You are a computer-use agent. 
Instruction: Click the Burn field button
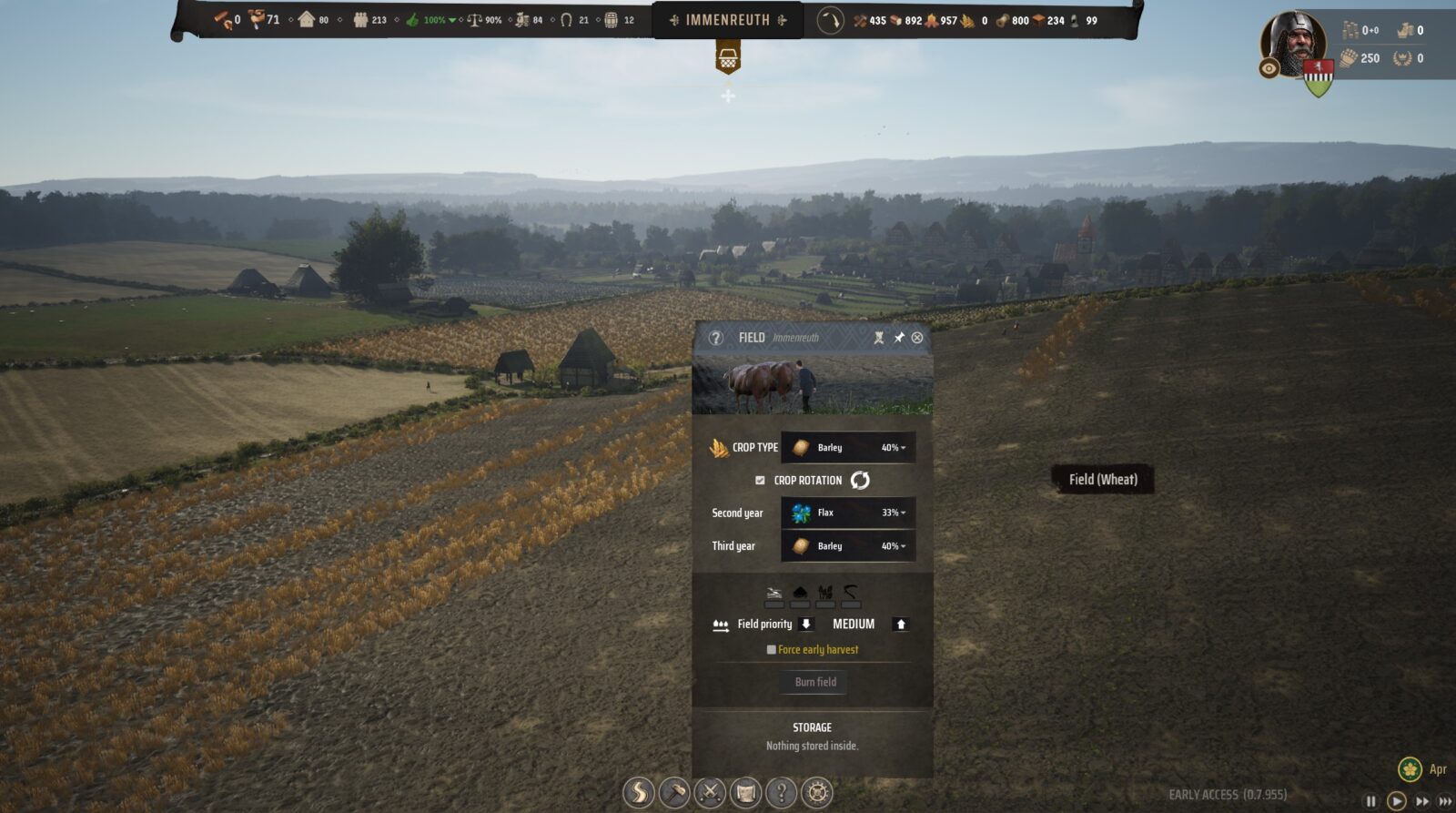click(815, 682)
